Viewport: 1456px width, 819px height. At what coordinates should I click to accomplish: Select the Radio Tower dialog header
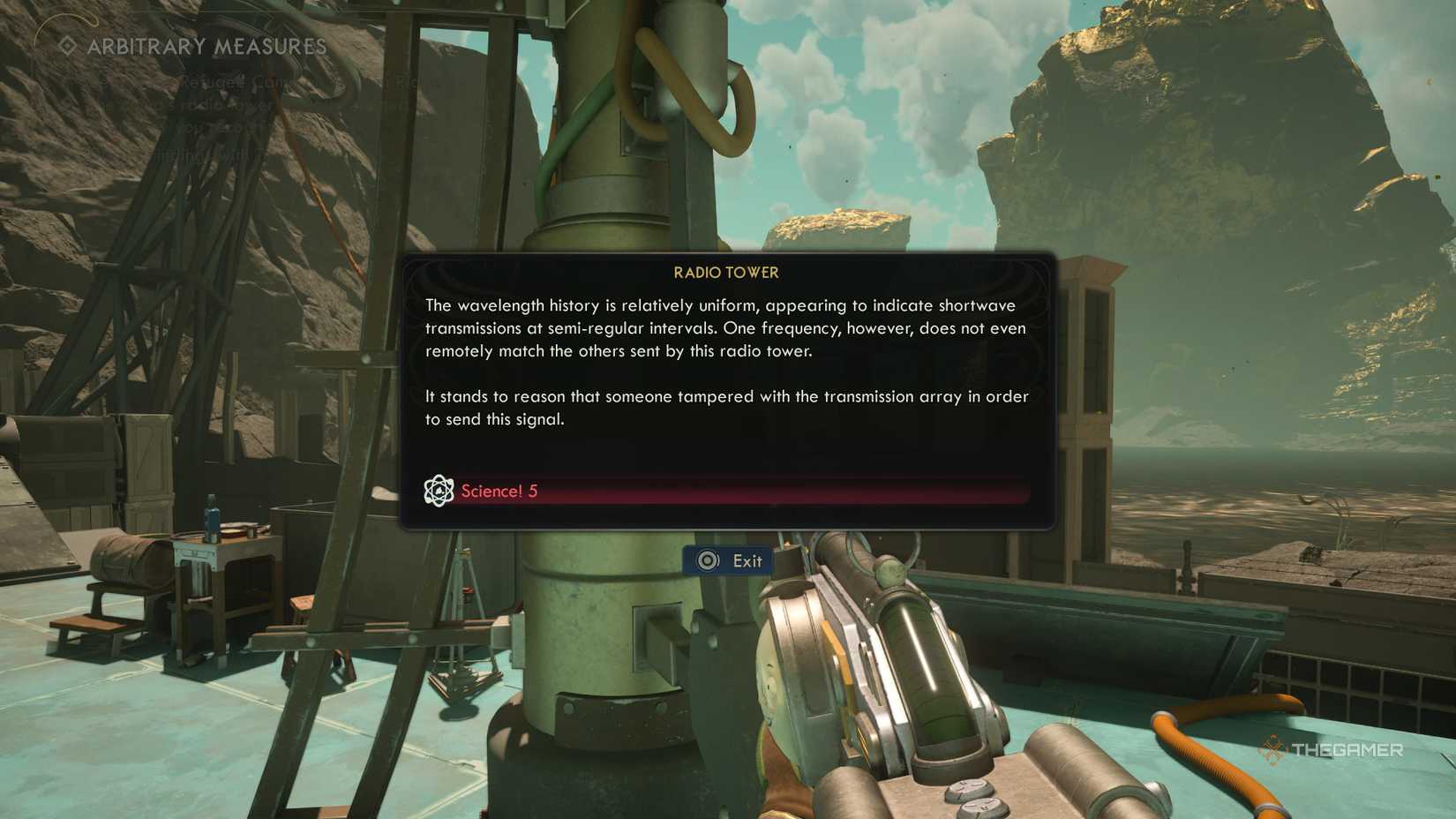click(x=726, y=273)
